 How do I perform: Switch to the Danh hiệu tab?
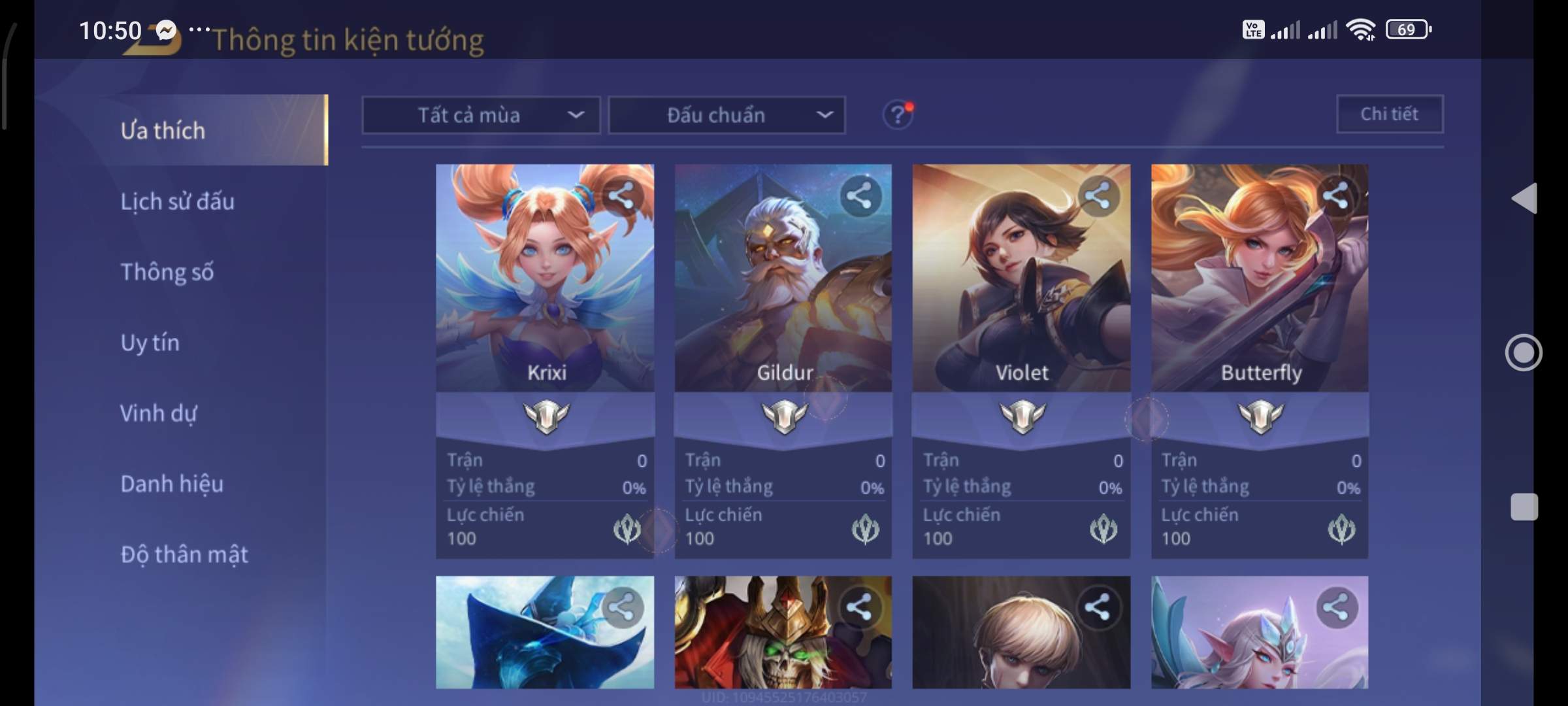[172, 484]
